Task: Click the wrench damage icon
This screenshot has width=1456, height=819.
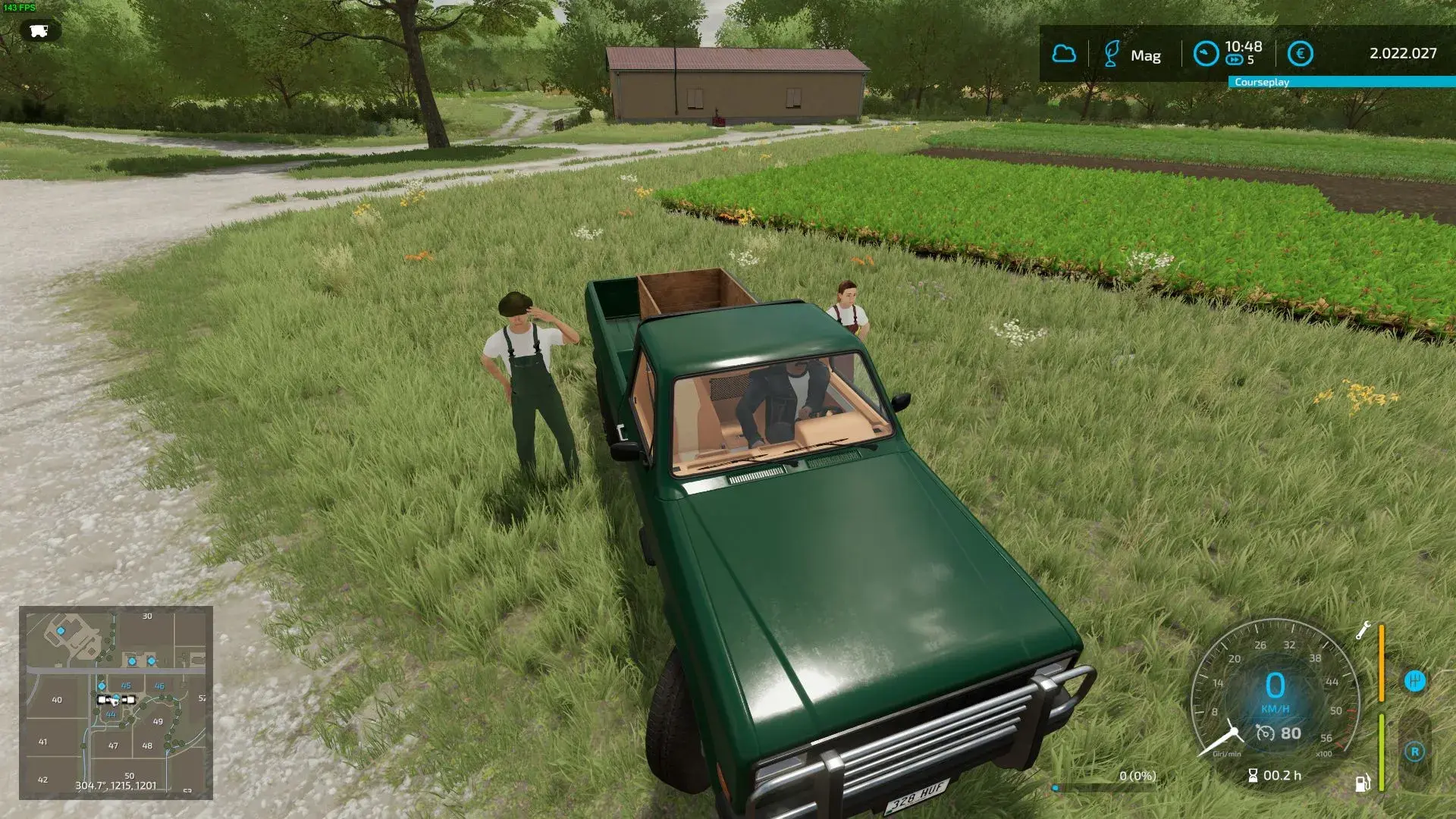Action: coord(1363,630)
